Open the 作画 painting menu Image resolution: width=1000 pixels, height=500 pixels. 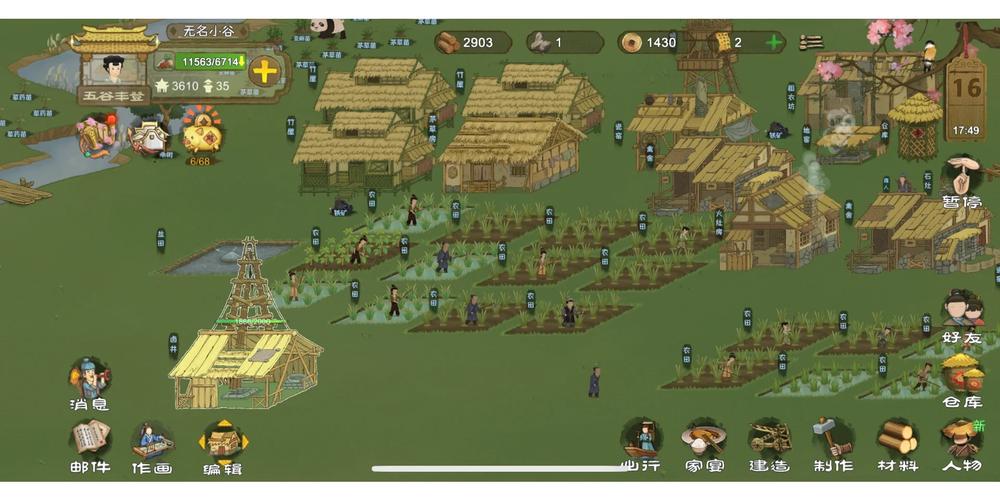pyautogui.click(x=151, y=444)
